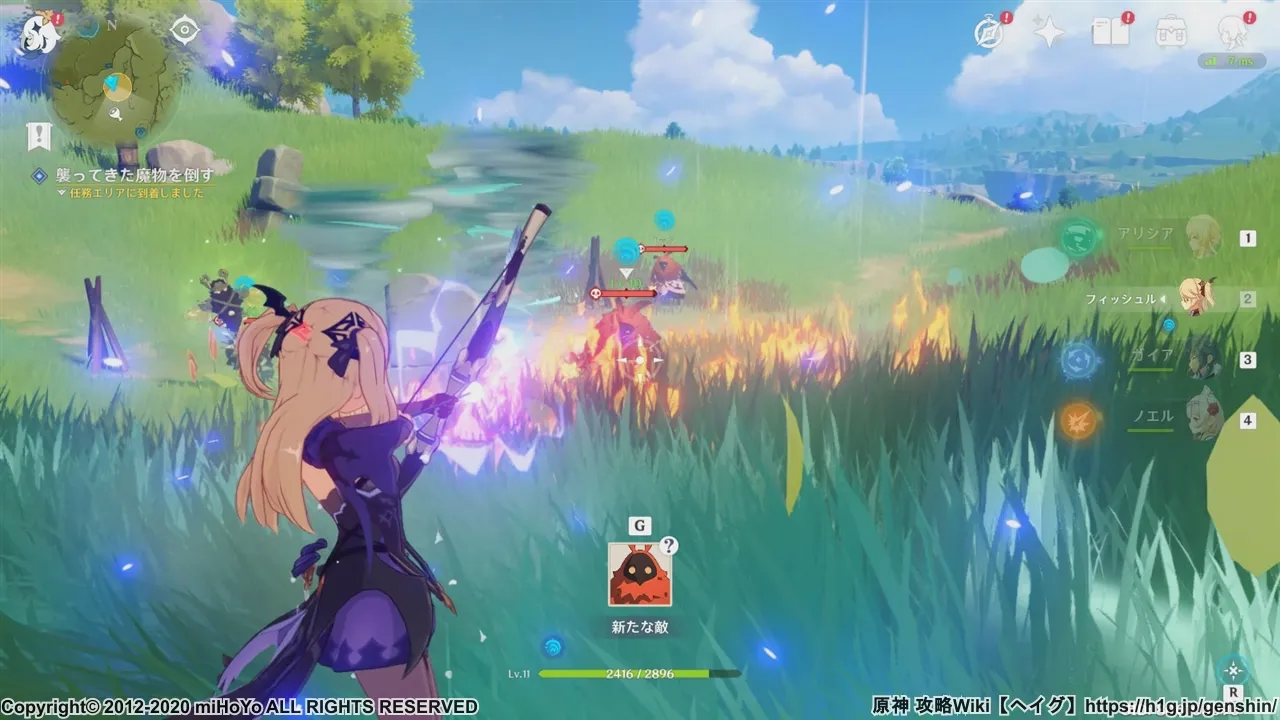
Task: Expand the 任務エリアに到着しました quest detail chevron
Action: coord(62,192)
